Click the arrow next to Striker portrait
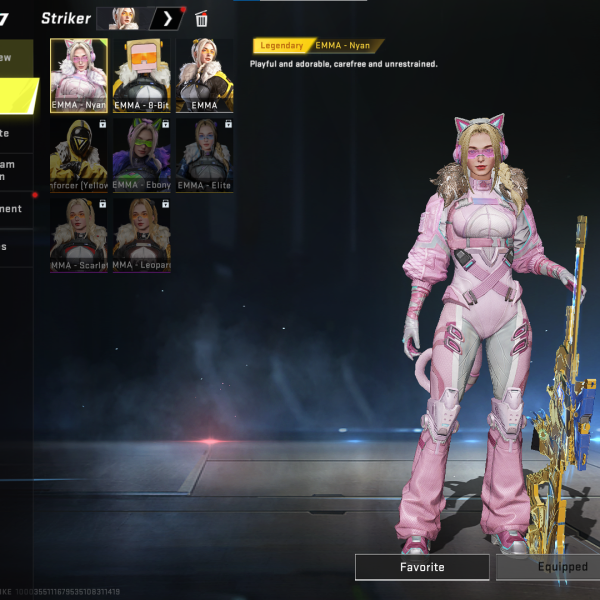The image size is (600, 600). click(167, 18)
